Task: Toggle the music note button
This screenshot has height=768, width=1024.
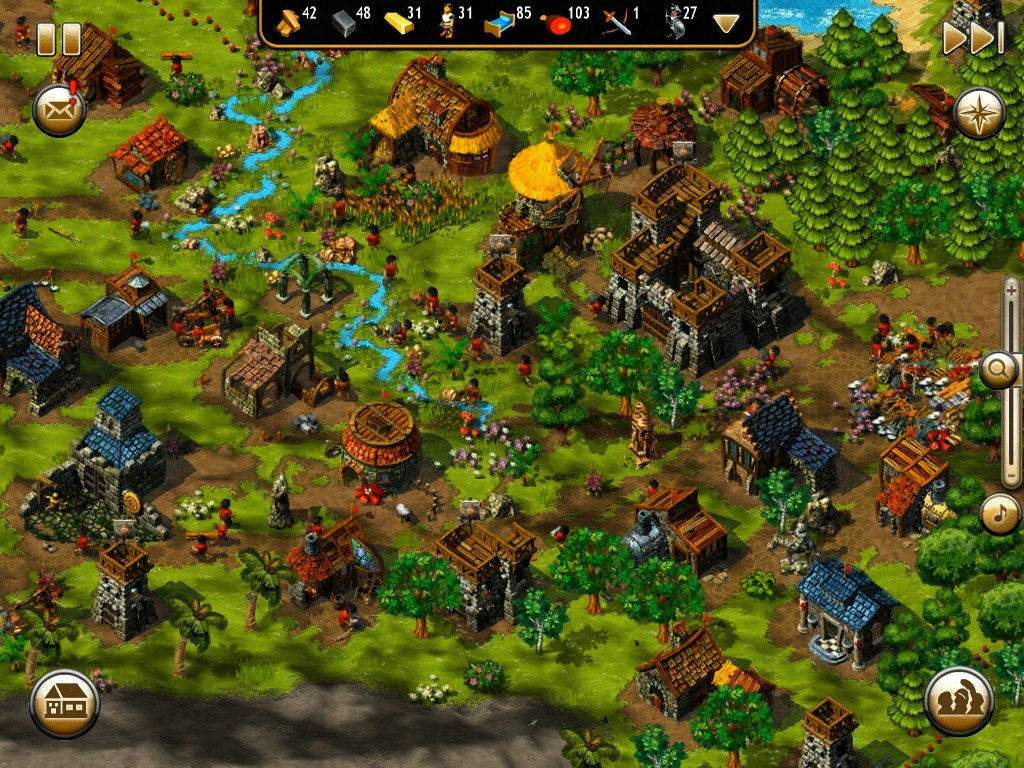Action: pyautogui.click(x=999, y=515)
